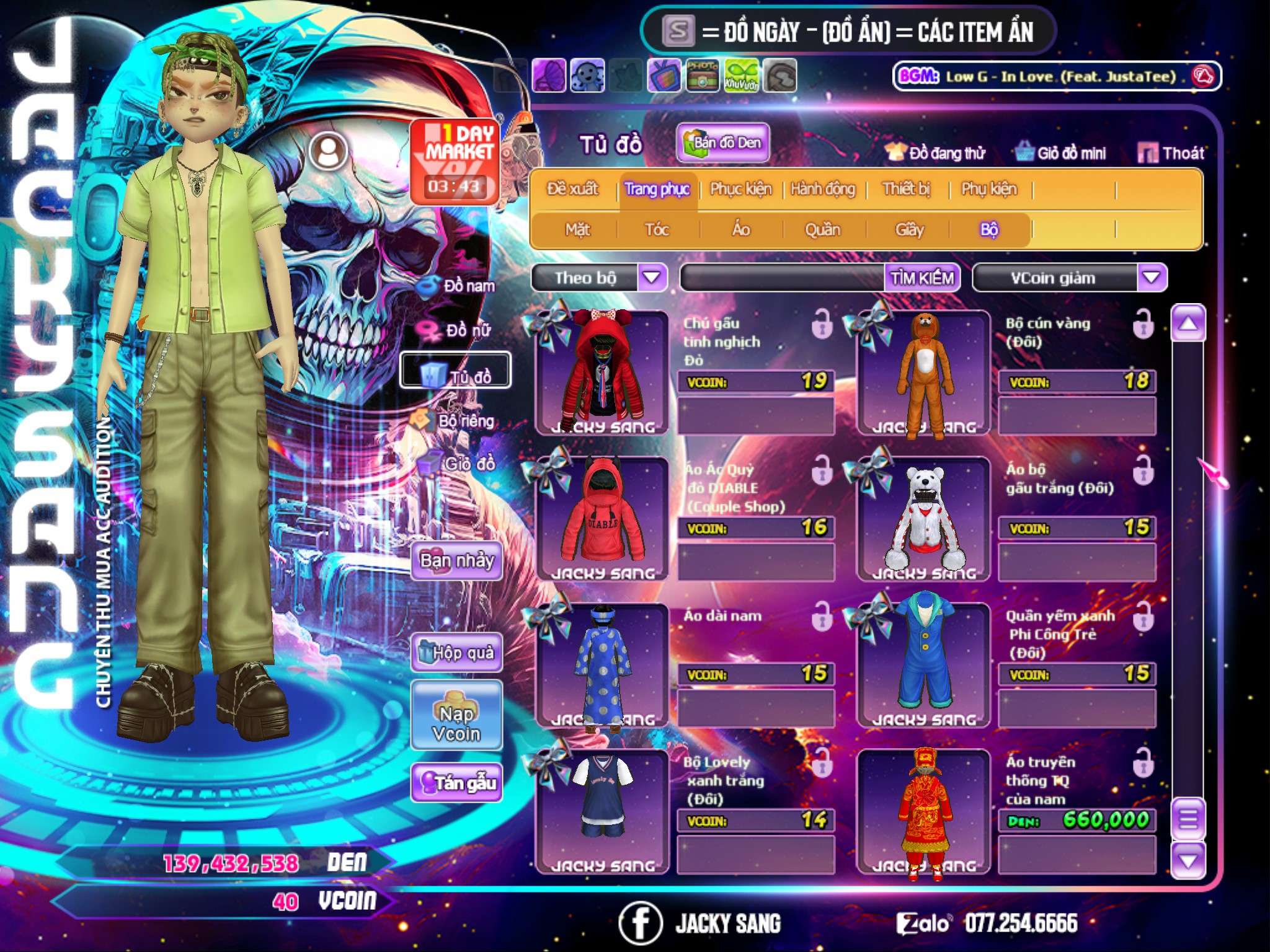Click the TÌM KIẾM search button
Image resolution: width=1270 pixels, height=952 pixels.
(922, 278)
